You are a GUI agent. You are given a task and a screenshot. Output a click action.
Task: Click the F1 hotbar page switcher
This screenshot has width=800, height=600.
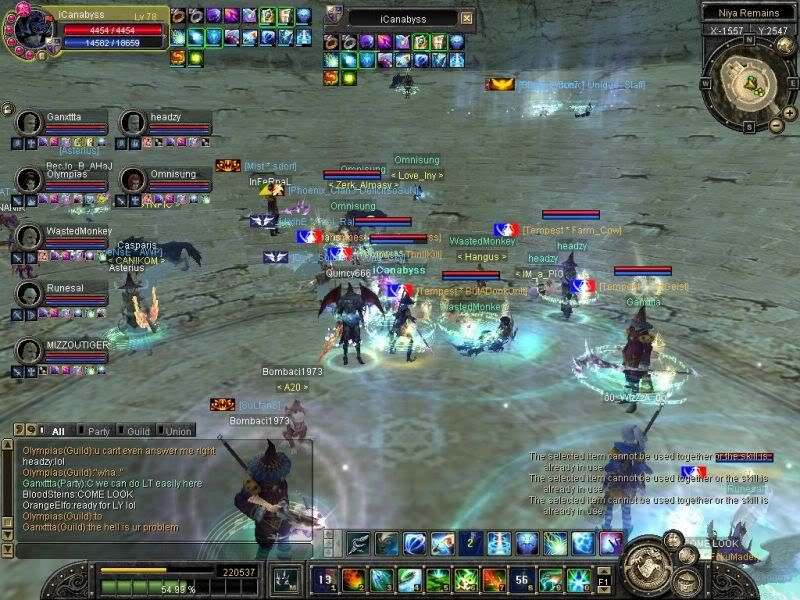[x=603, y=579]
